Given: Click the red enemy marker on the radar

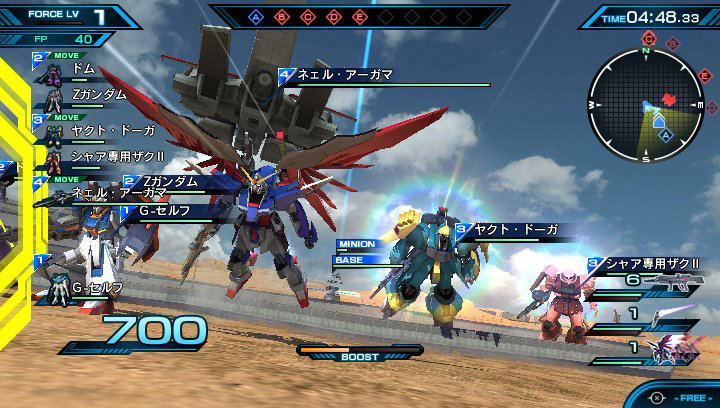Looking at the screenshot, I should click(669, 99).
